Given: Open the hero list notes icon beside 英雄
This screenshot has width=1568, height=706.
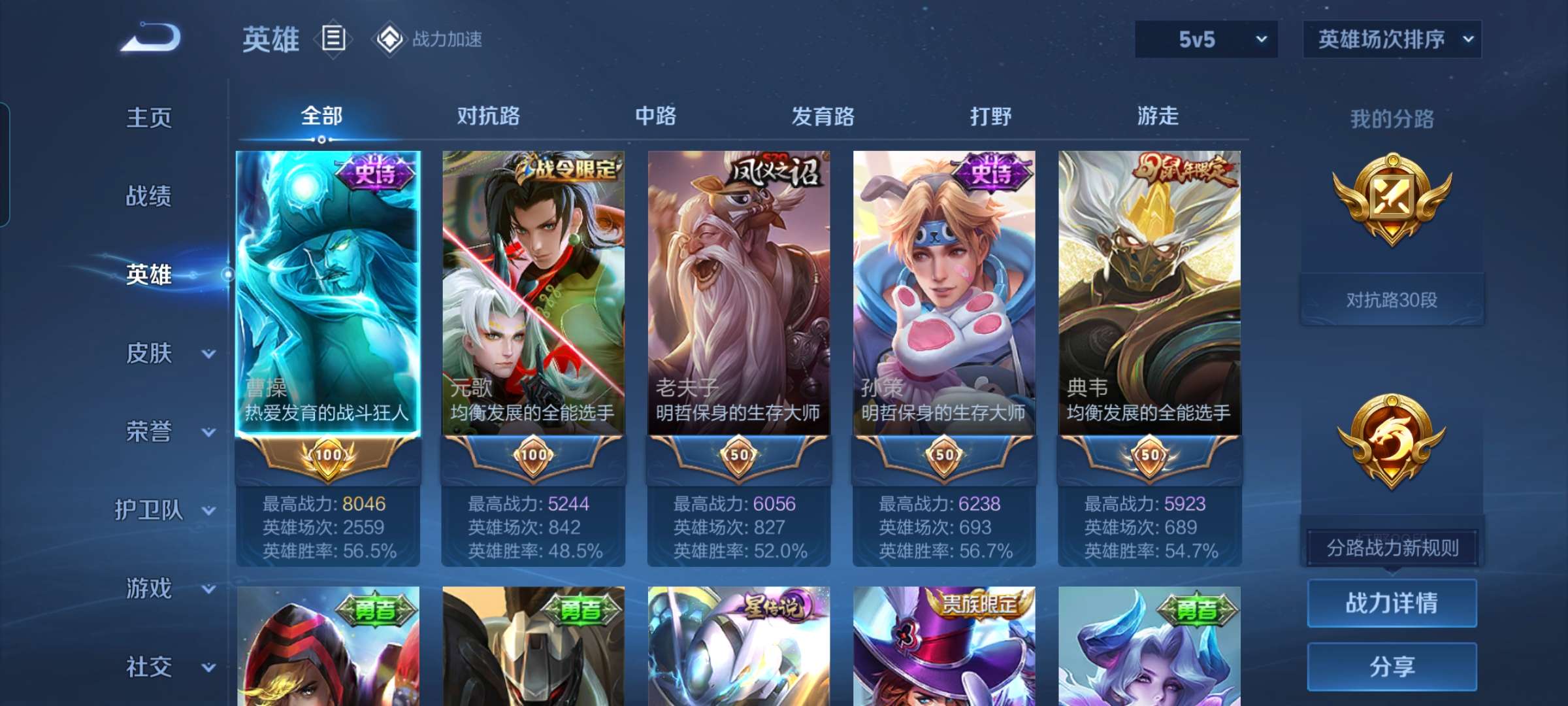Looking at the screenshot, I should point(333,39).
